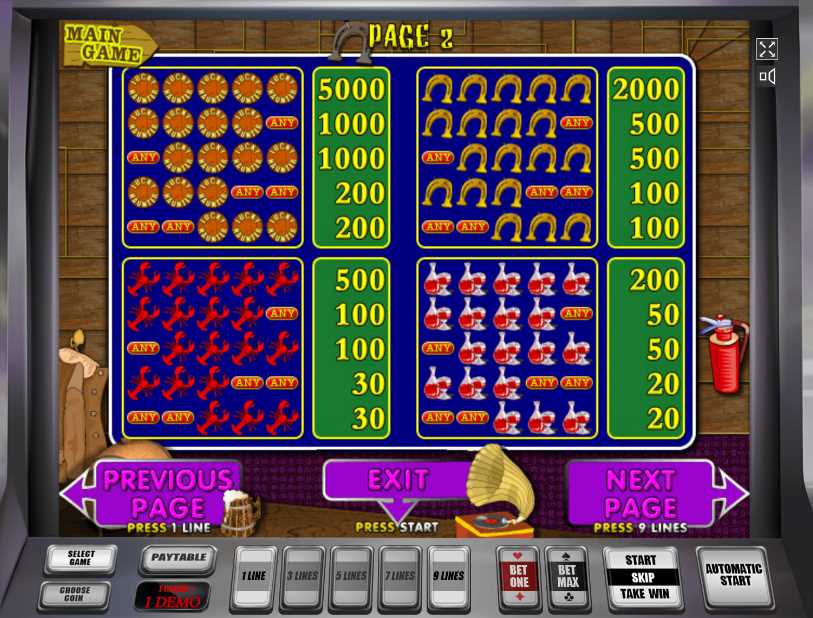Toggle the Paytable button

pyautogui.click(x=178, y=558)
